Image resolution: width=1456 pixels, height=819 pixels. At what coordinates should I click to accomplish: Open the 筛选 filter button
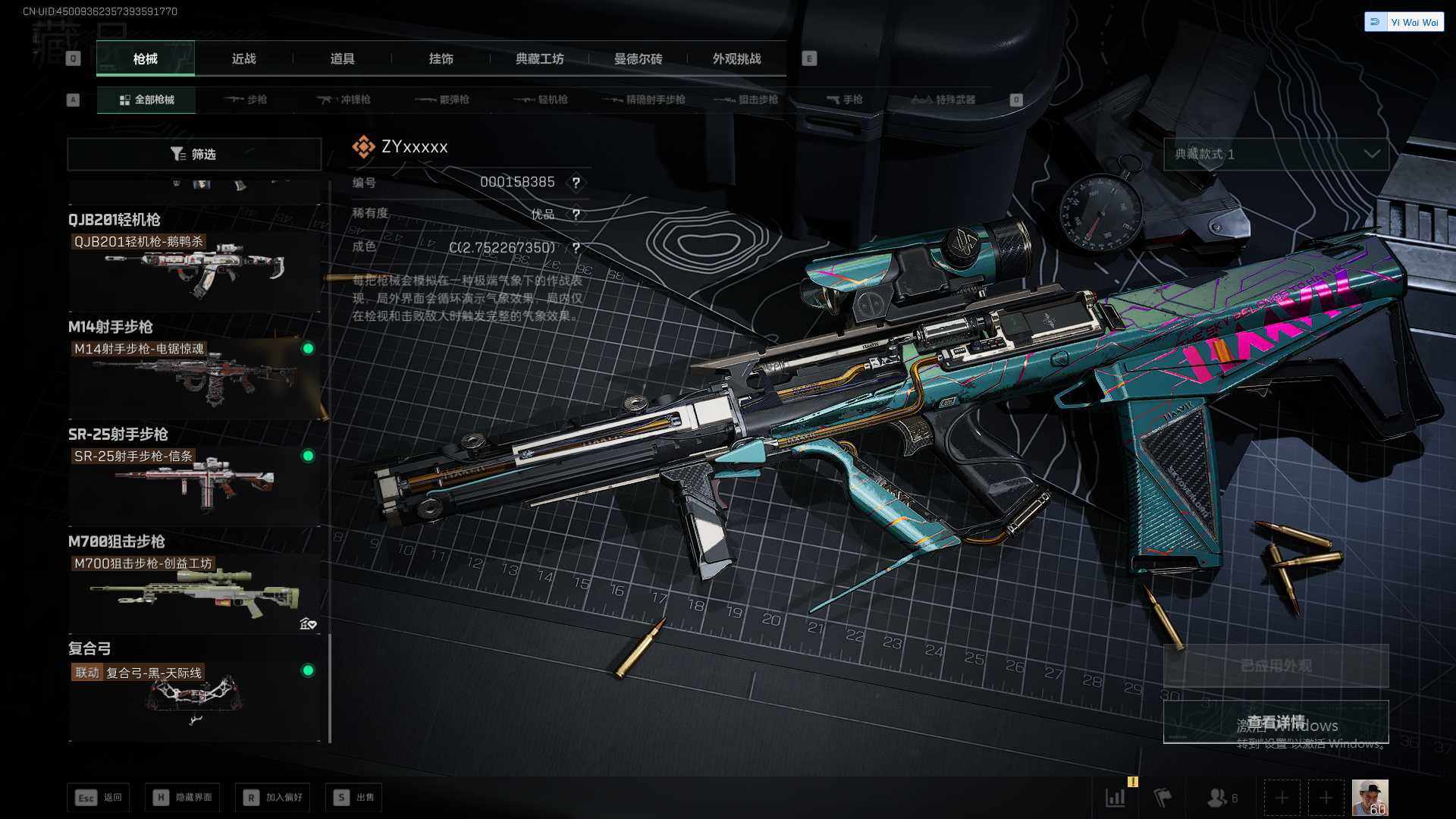194,155
